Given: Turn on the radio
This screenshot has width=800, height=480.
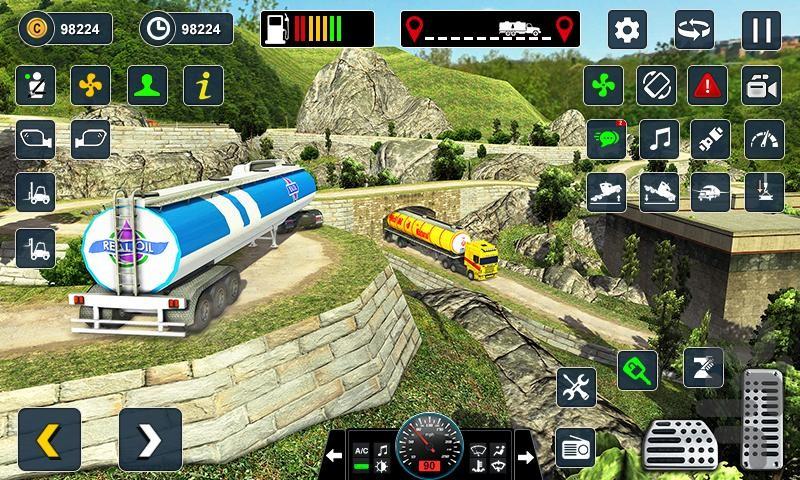Looking at the screenshot, I should click(x=576, y=447).
